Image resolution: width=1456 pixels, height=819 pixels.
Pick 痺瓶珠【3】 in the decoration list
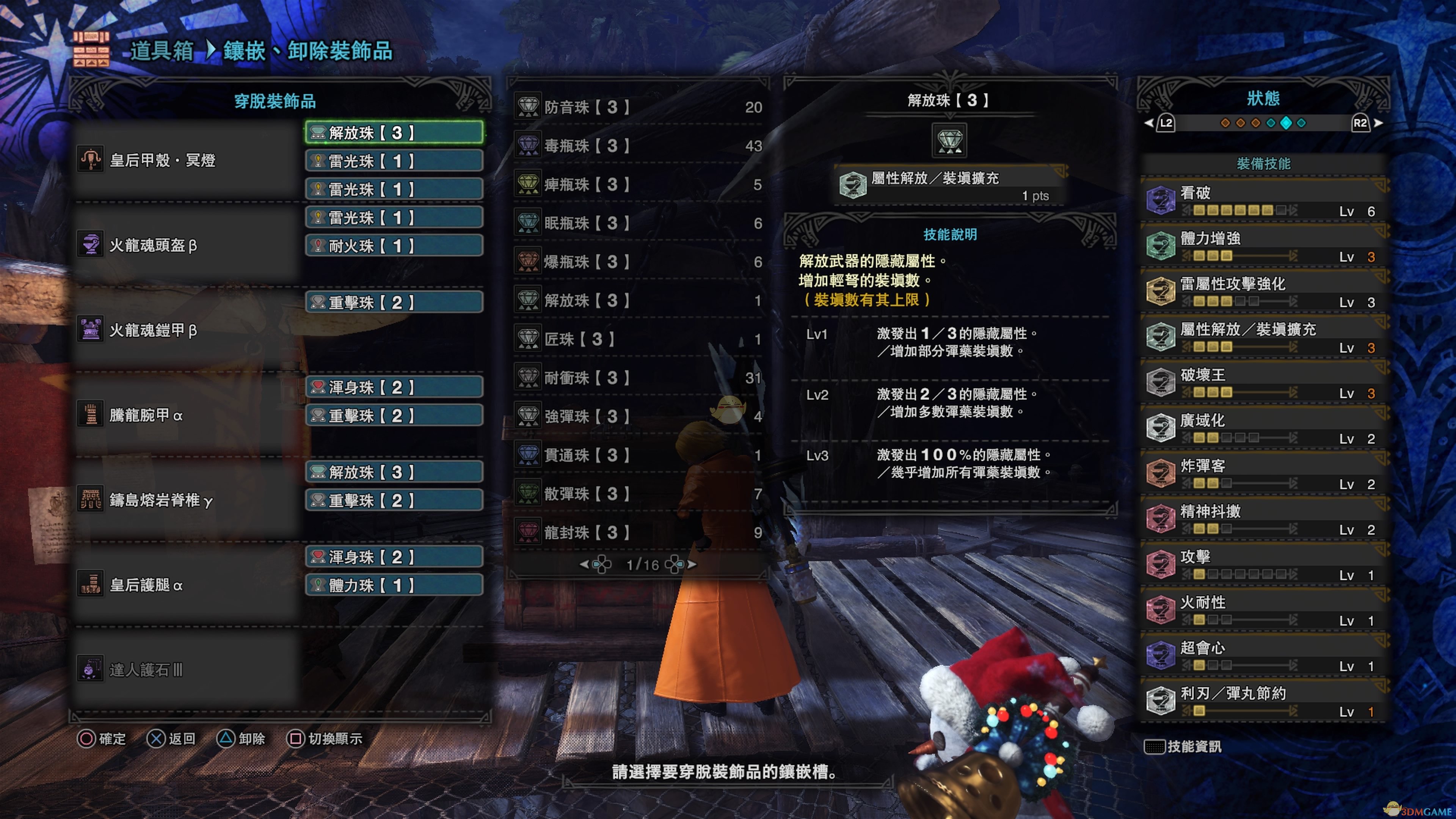pos(639,185)
